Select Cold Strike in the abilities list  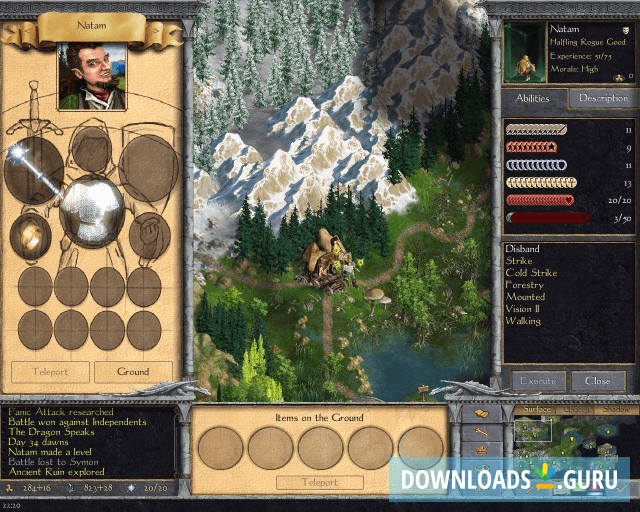pyautogui.click(x=531, y=273)
